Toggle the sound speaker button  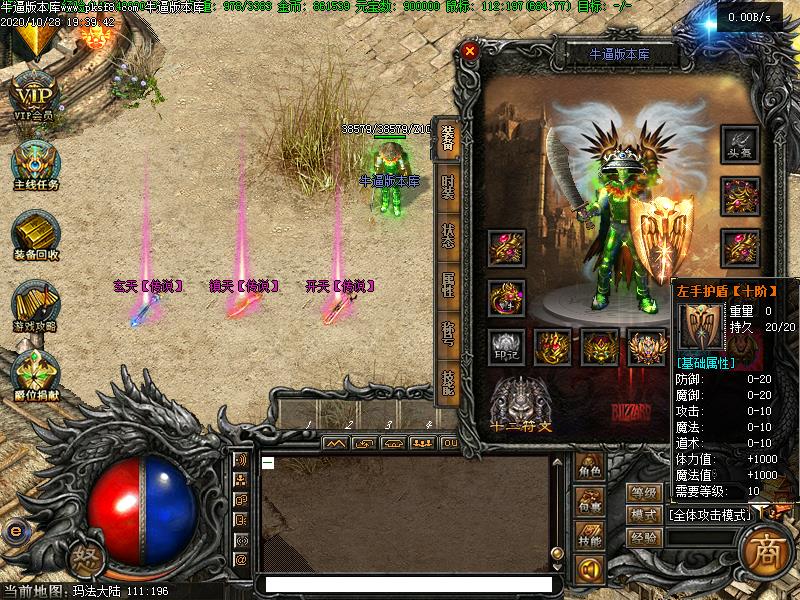tap(590, 569)
